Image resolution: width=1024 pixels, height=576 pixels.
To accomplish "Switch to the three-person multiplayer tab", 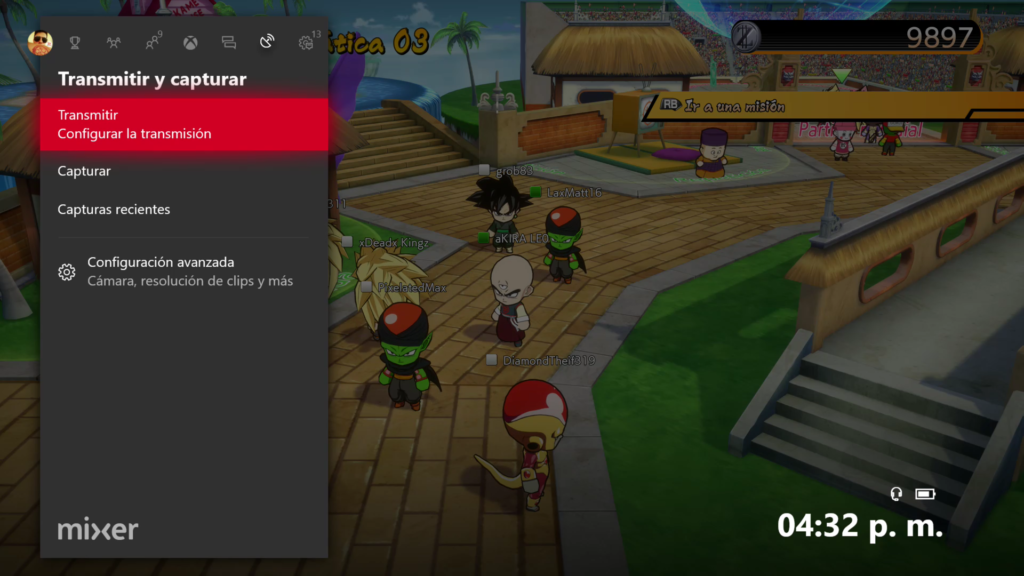I will coord(113,43).
